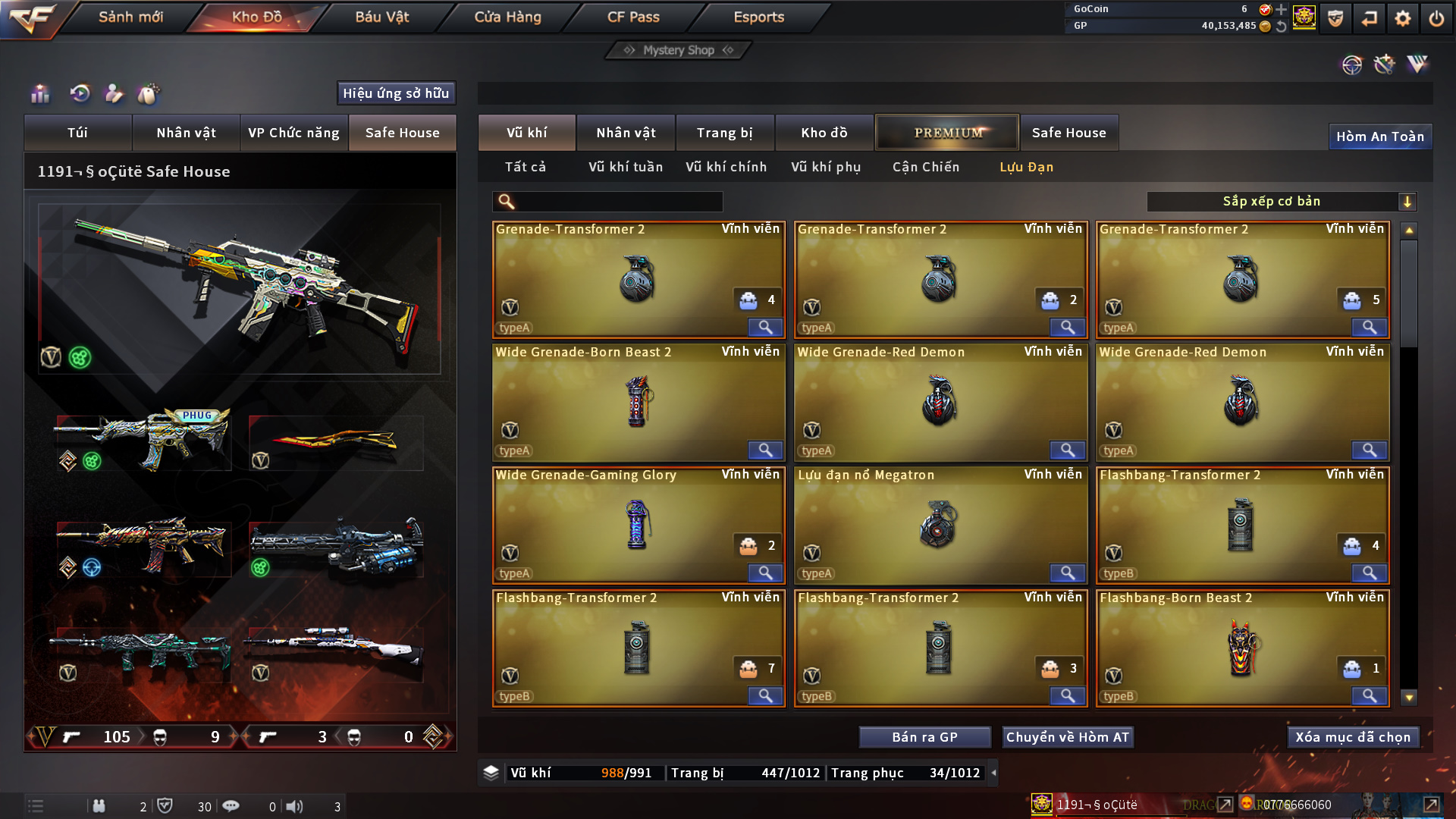
Task: Open the CF Pass page
Action: [x=633, y=17]
